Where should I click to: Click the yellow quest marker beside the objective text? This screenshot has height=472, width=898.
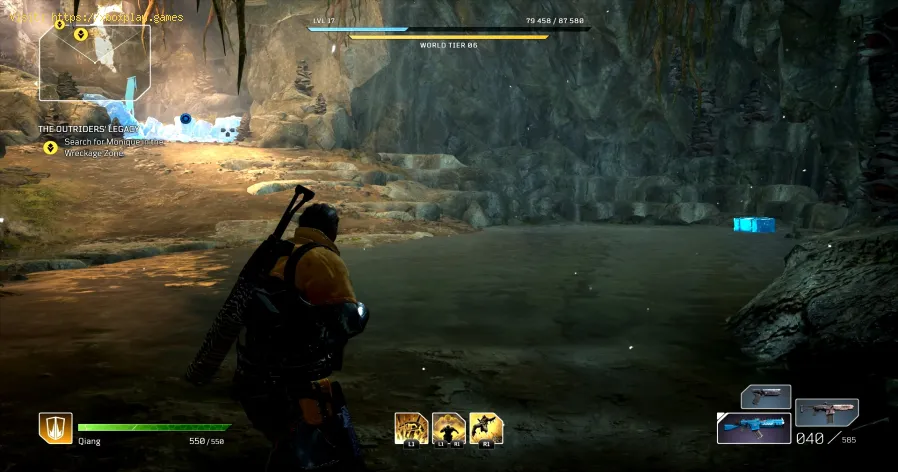point(49,147)
